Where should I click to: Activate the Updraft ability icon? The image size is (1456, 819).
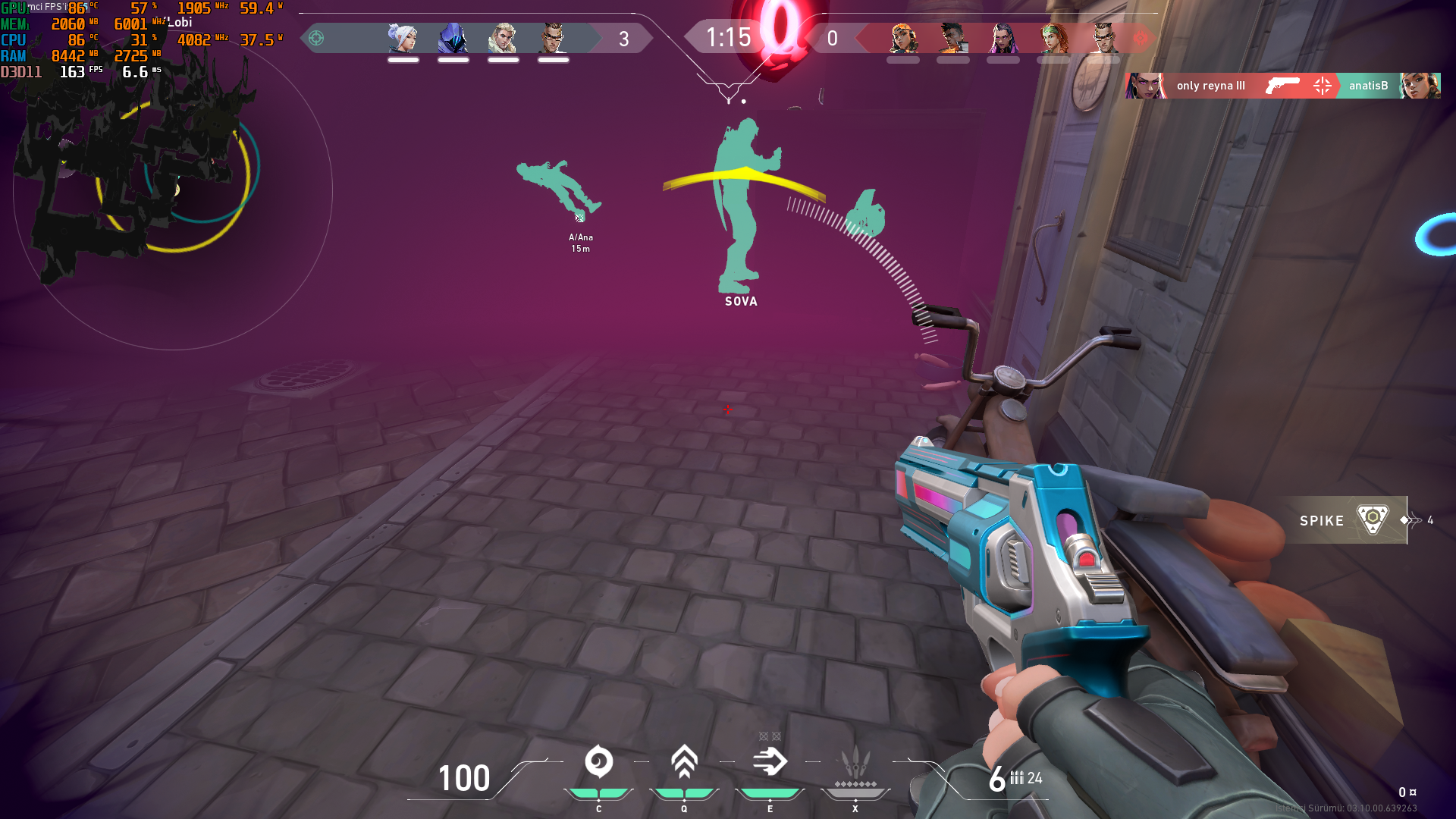click(x=684, y=762)
